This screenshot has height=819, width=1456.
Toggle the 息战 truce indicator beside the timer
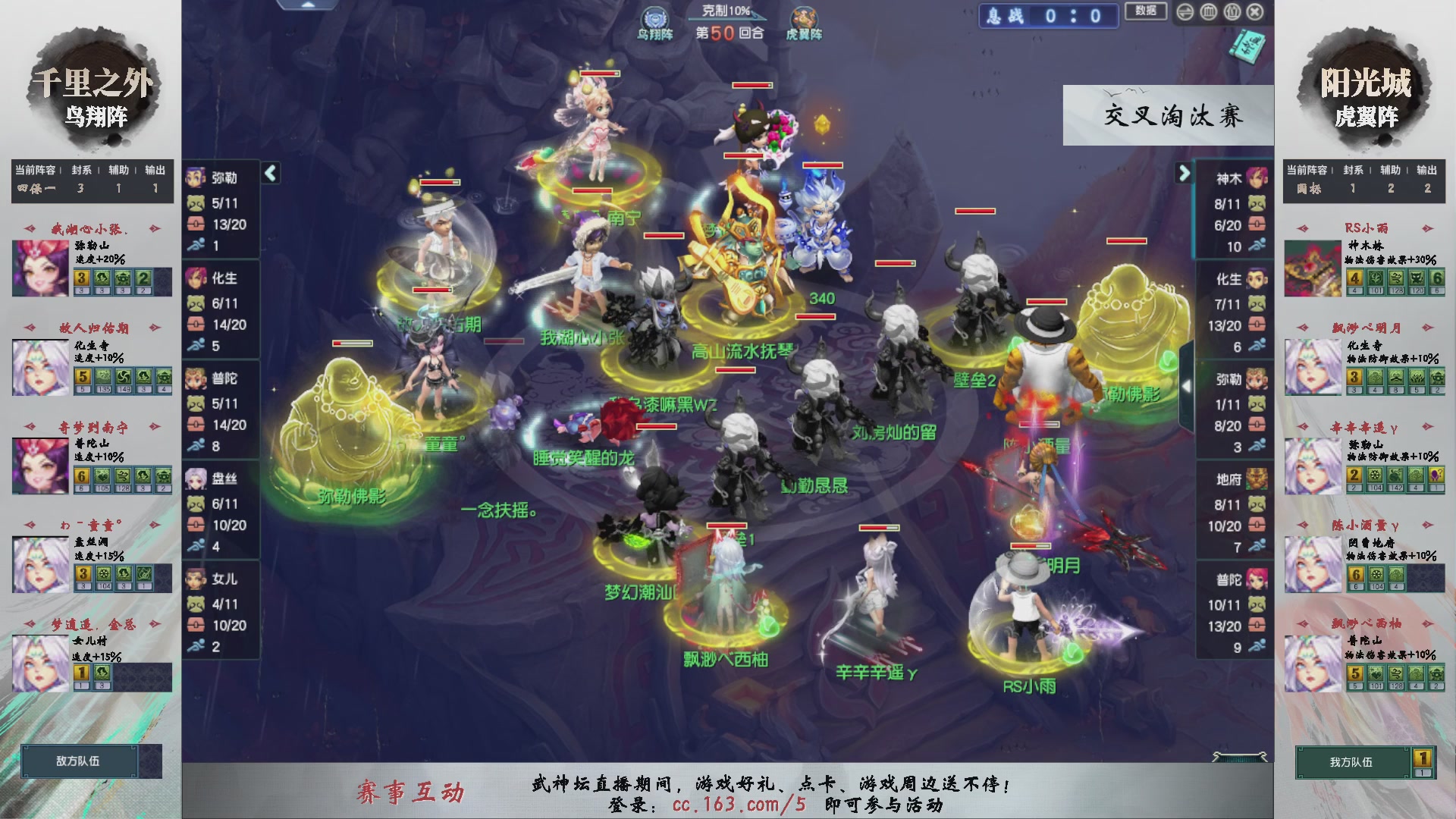pos(1005,16)
